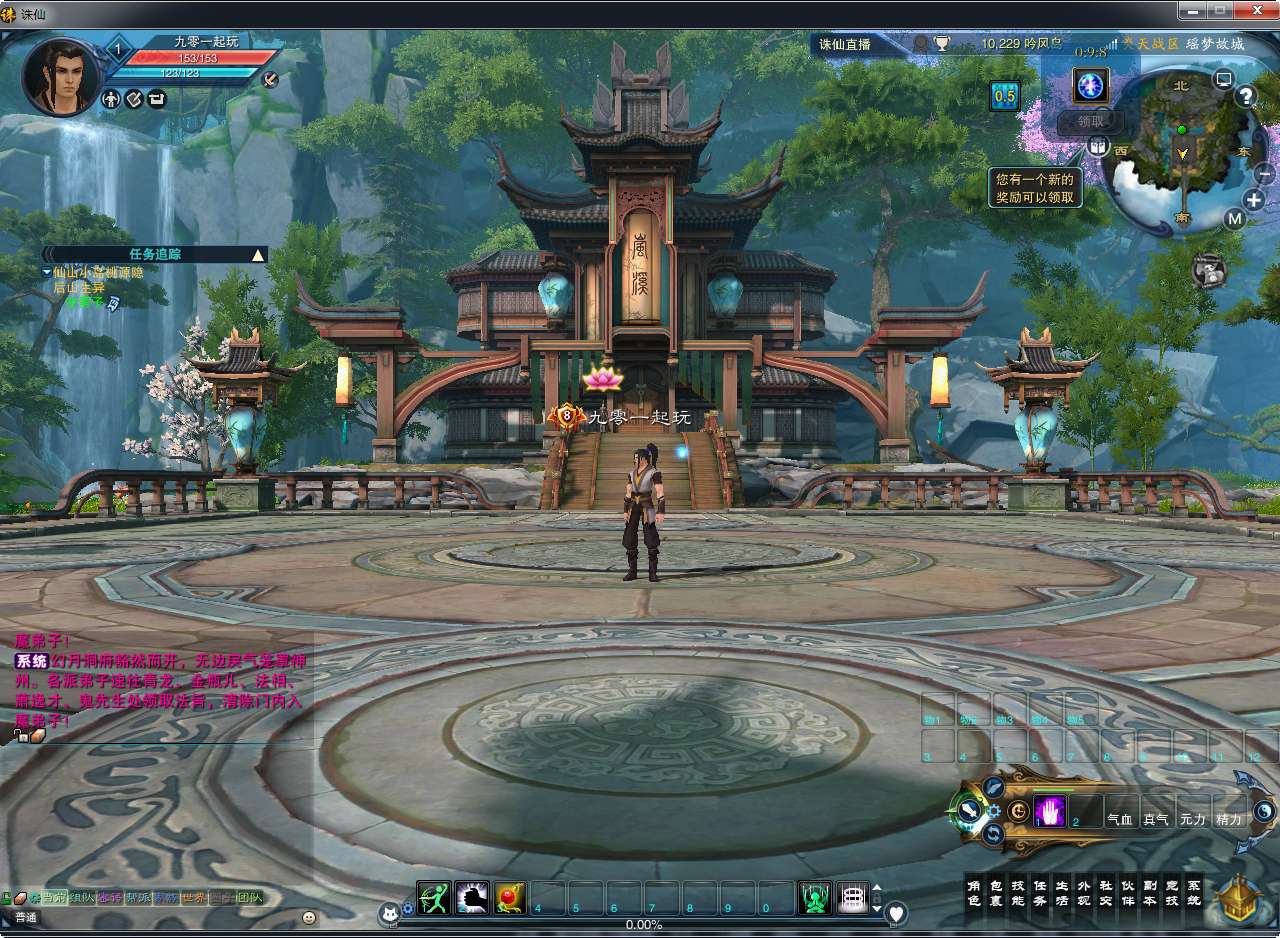Zoom in the minimap with plus button

[x=1255, y=199]
